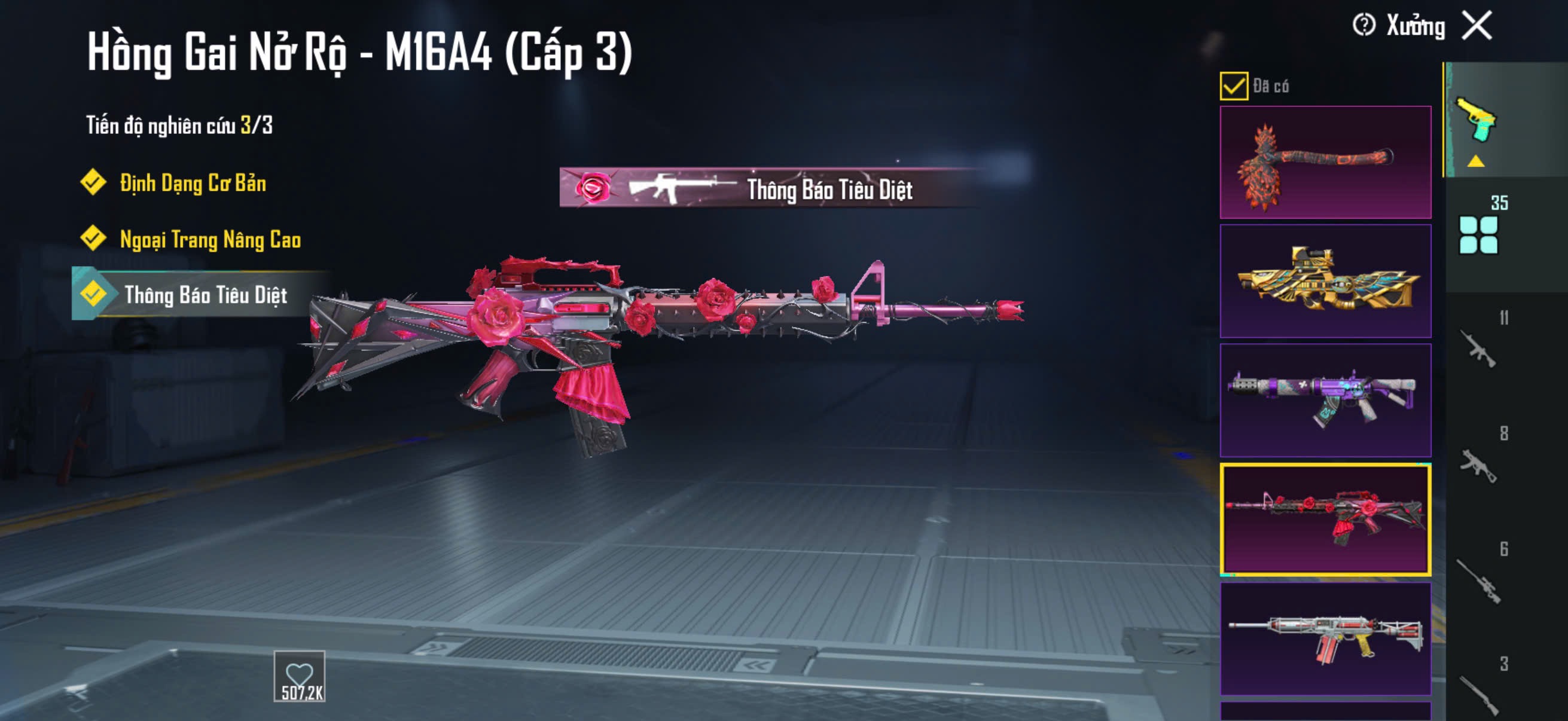Switch to the shotgun category tab
Screen dimensions: 1568x721
pyautogui.click(x=1478, y=692)
